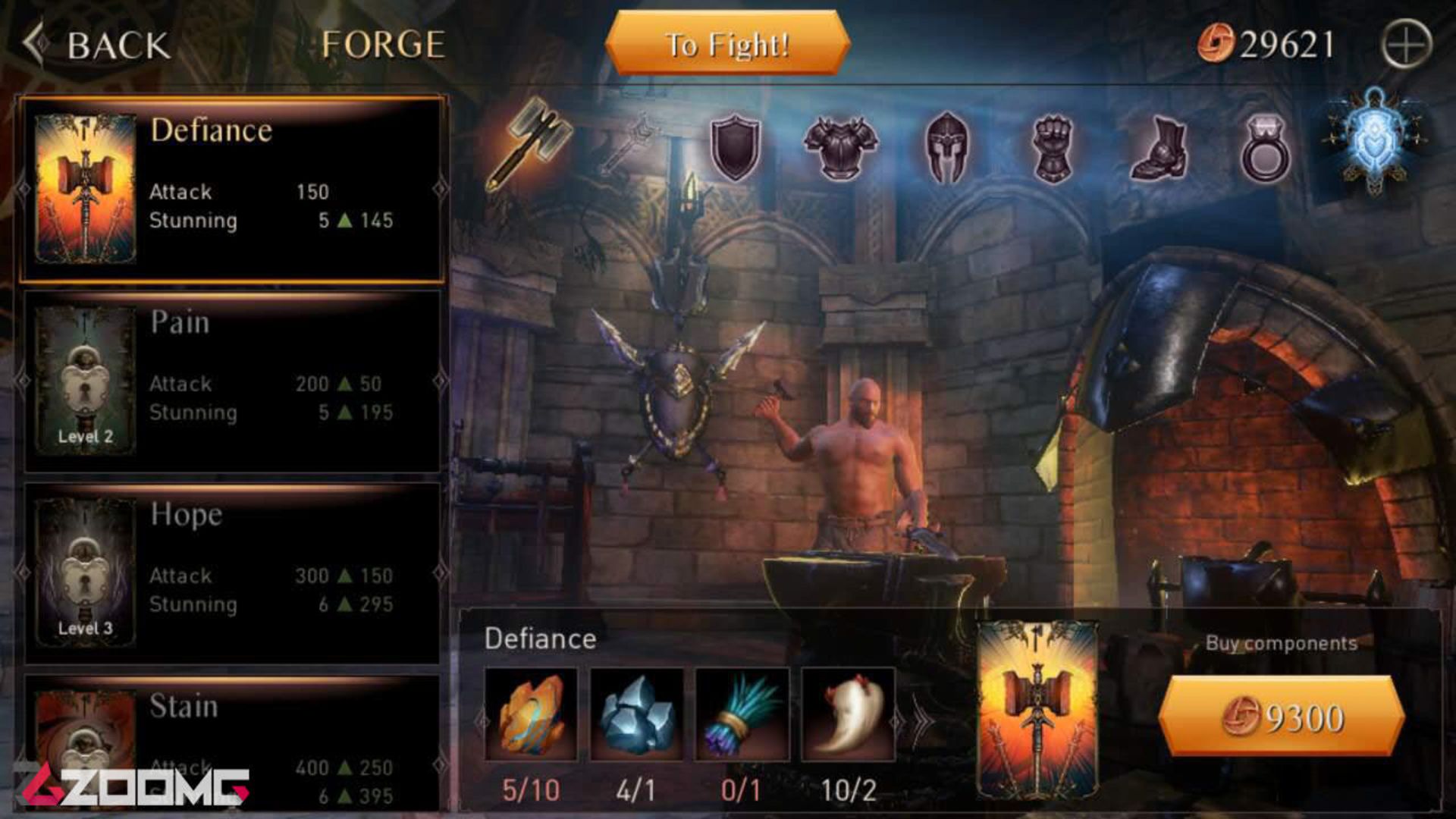Image resolution: width=1456 pixels, height=819 pixels.
Task: Open the glowing blue talisman category
Action: 1378,140
